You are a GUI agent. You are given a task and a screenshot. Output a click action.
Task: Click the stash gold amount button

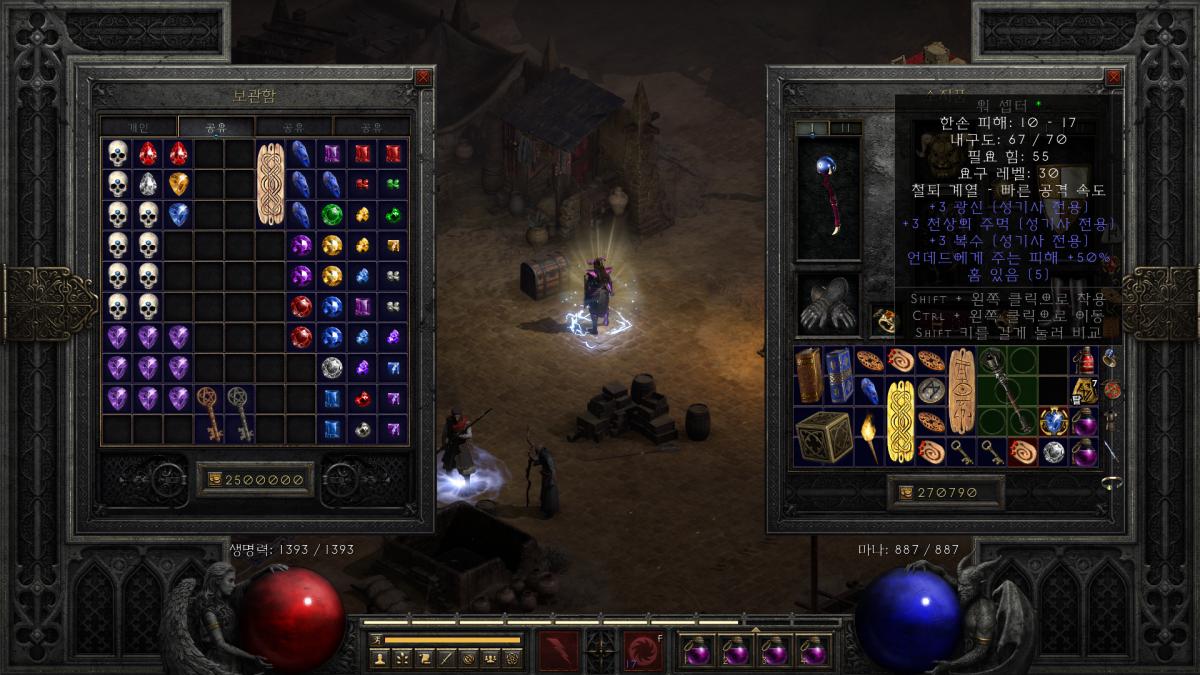tap(255, 480)
